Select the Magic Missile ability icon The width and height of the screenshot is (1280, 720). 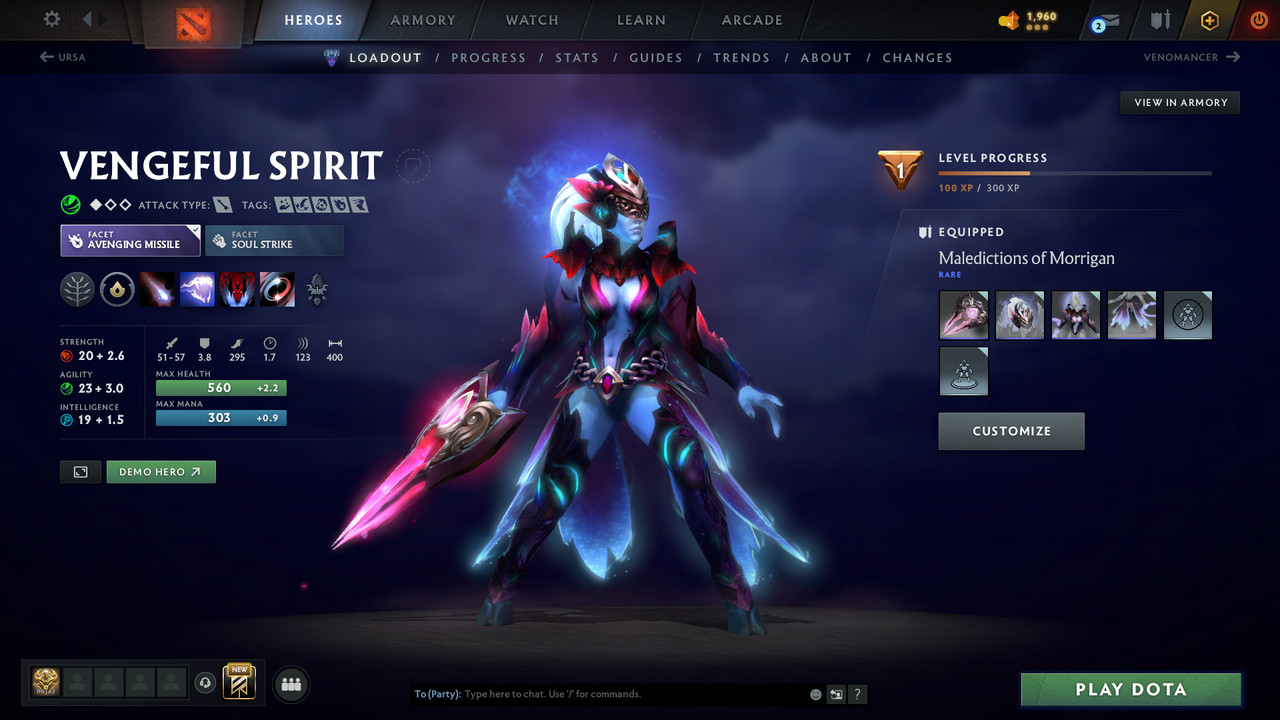click(x=158, y=289)
